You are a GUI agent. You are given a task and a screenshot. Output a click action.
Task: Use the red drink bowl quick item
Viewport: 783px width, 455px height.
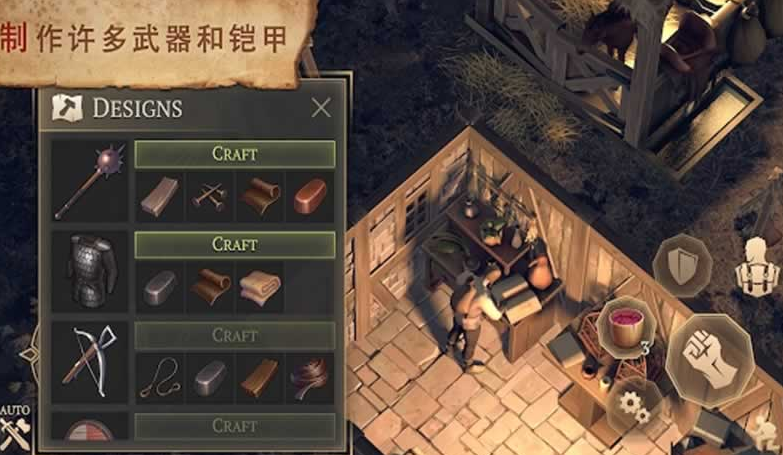click(626, 328)
